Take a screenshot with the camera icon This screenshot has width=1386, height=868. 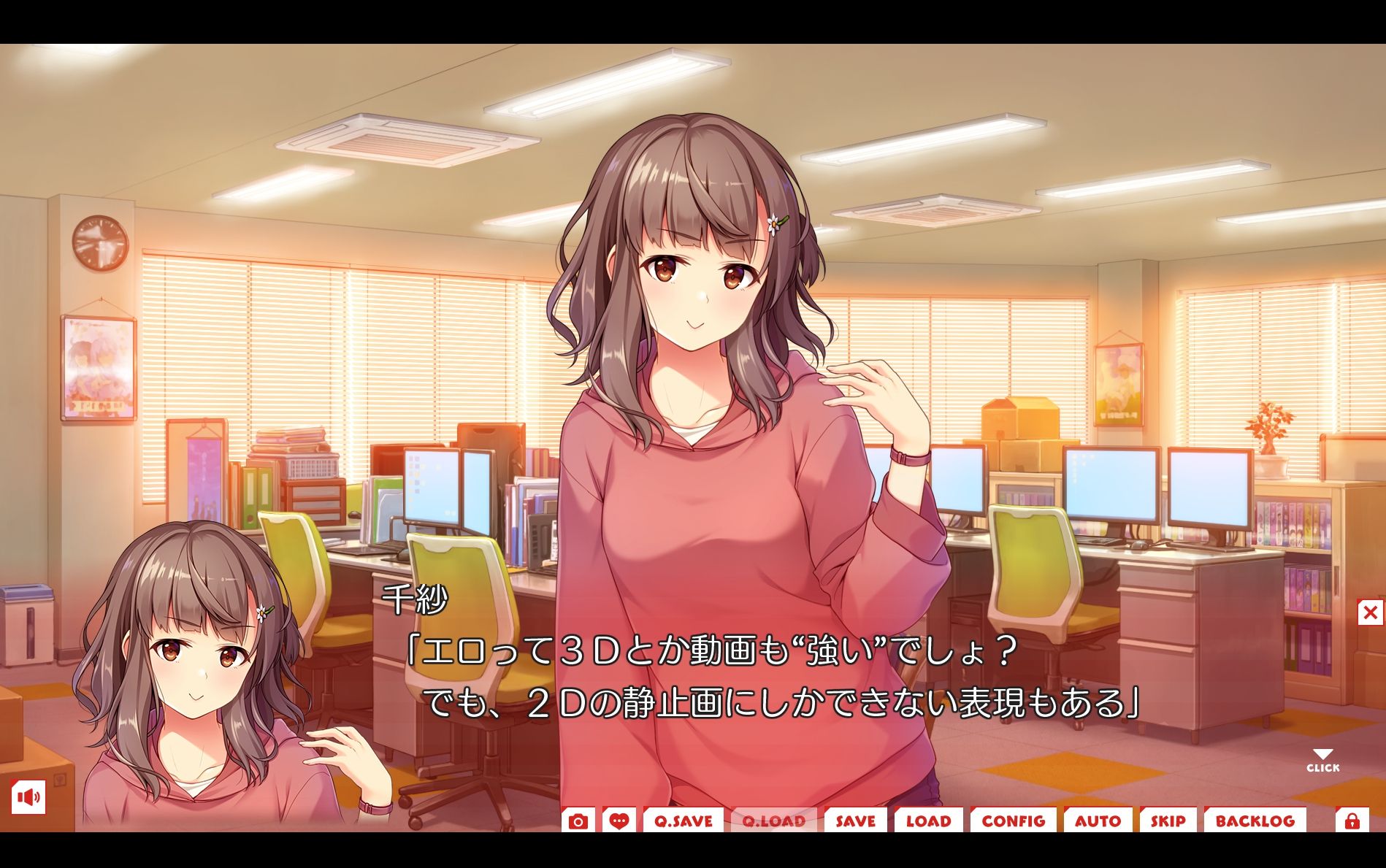click(579, 821)
